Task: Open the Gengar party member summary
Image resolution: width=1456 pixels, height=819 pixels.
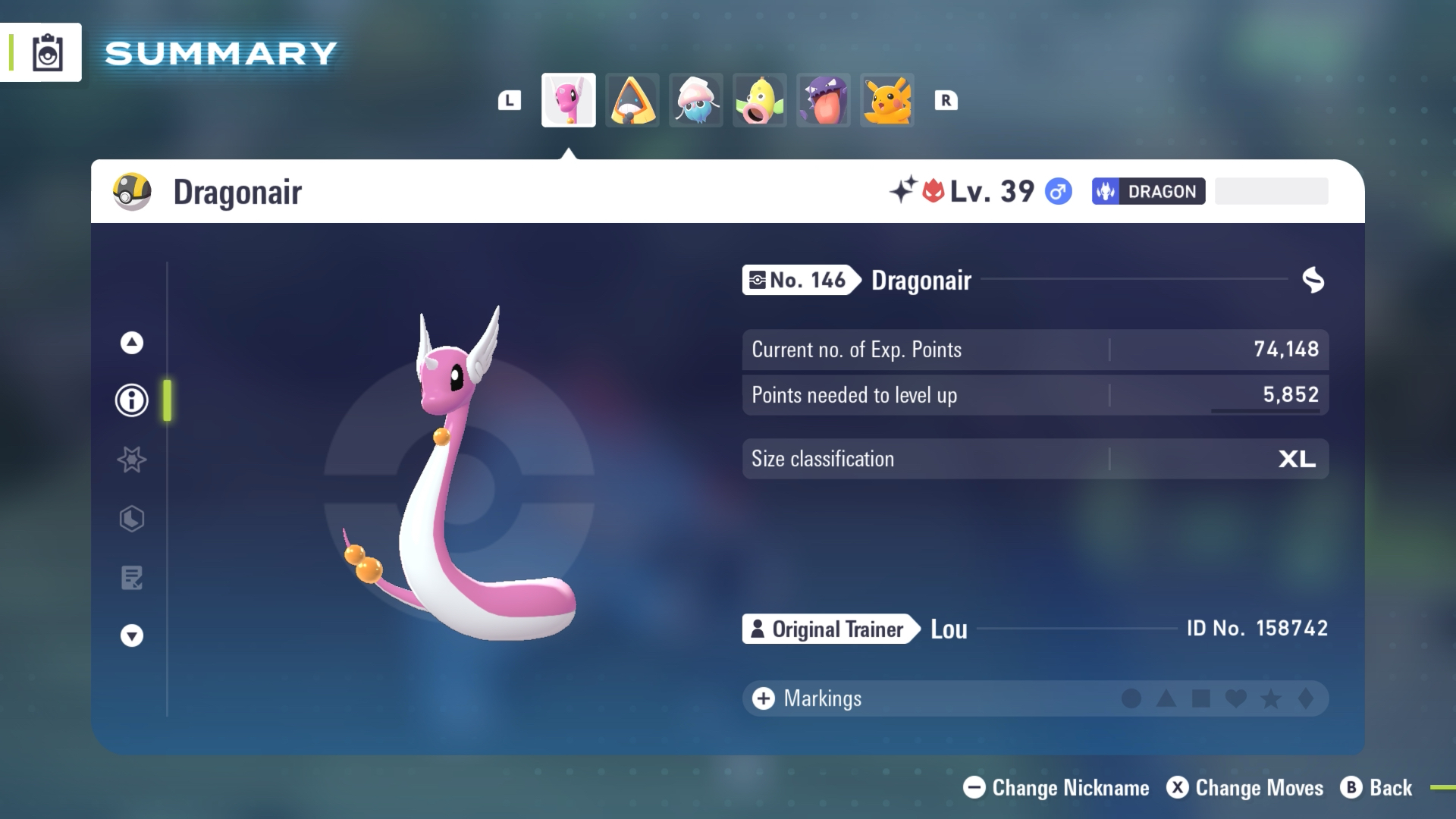Action: [824, 100]
